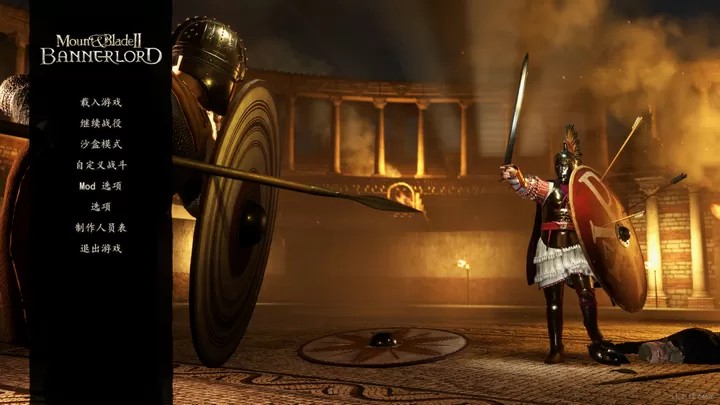Image resolution: width=720 pixels, height=405 pixels.
Task: Open the Mod 选项 entry
Action: (x=101, y=186)
